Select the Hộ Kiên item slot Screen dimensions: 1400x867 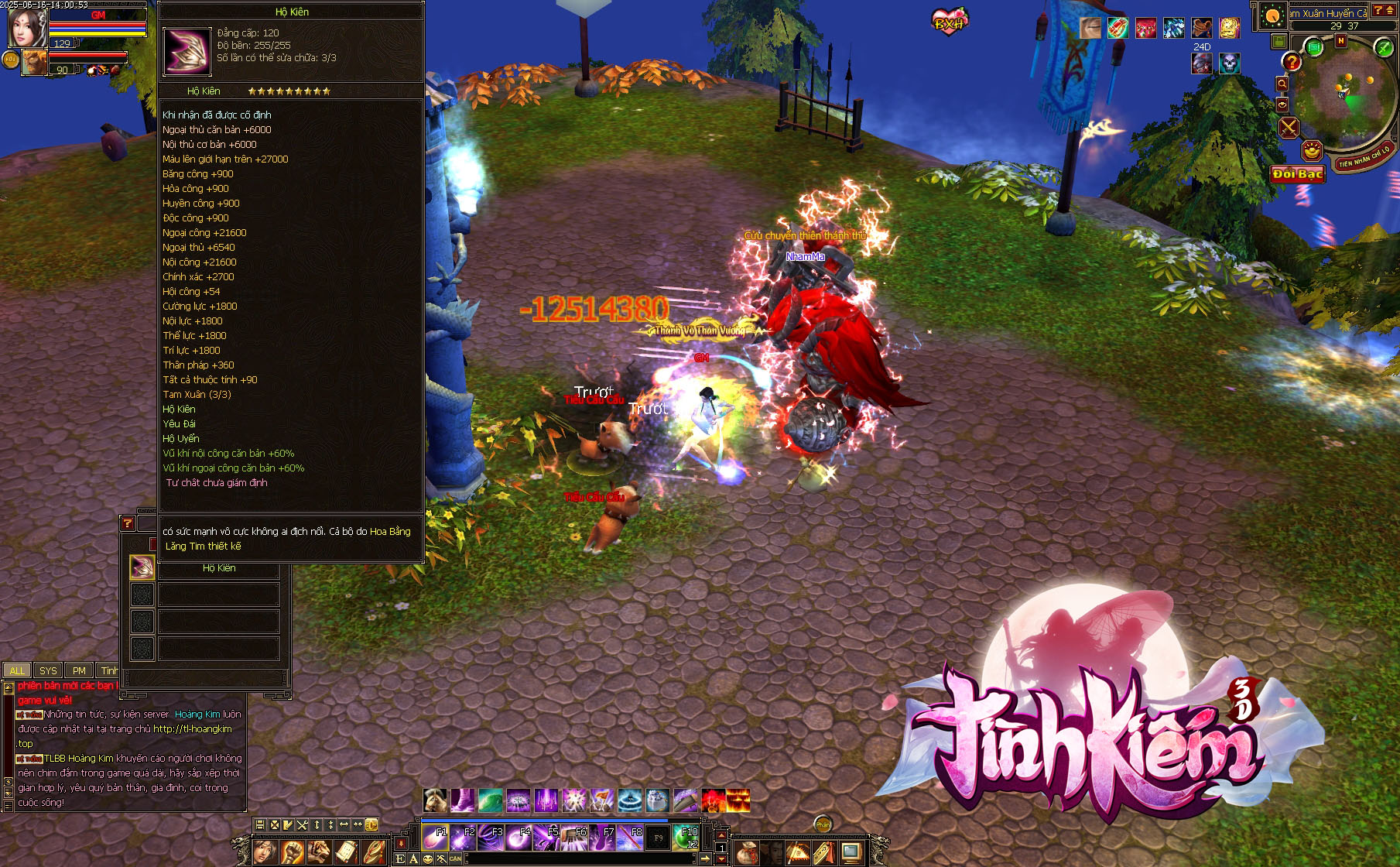(x=142, y=567)
